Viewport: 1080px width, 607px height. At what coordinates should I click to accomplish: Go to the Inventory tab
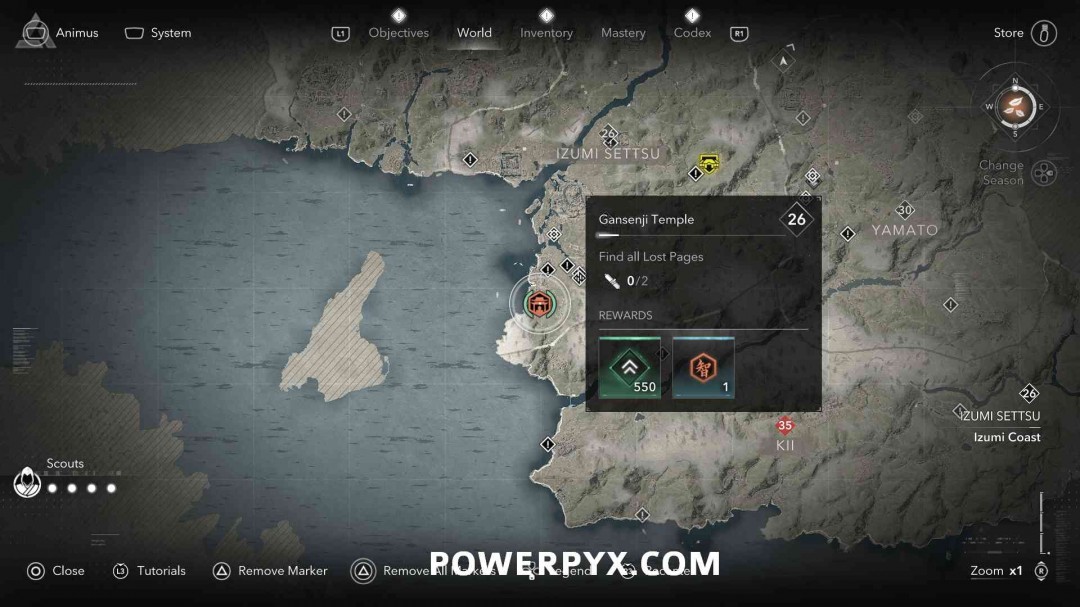point(546,33)
